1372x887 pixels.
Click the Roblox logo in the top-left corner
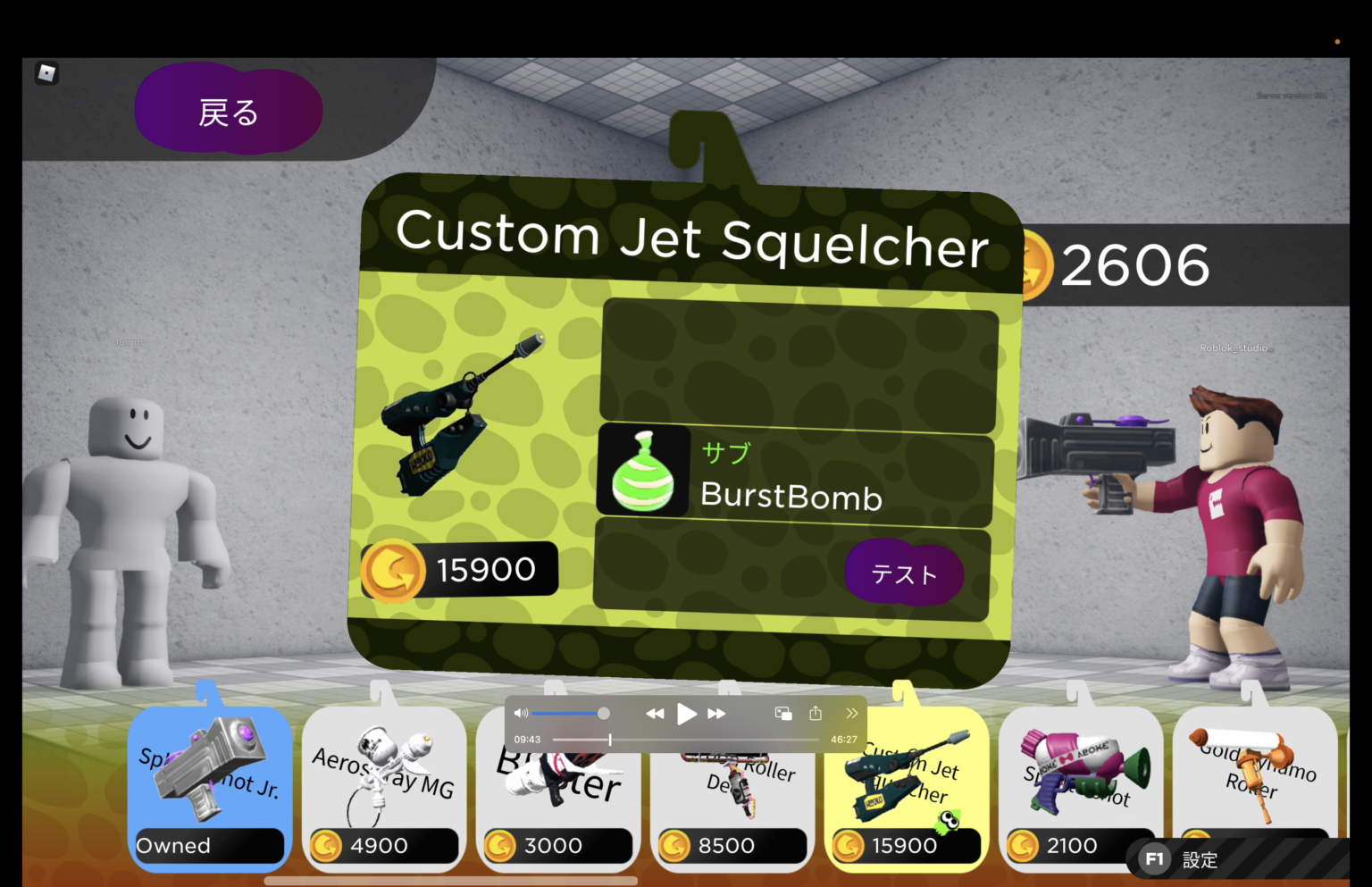click(x=47, y=73)
